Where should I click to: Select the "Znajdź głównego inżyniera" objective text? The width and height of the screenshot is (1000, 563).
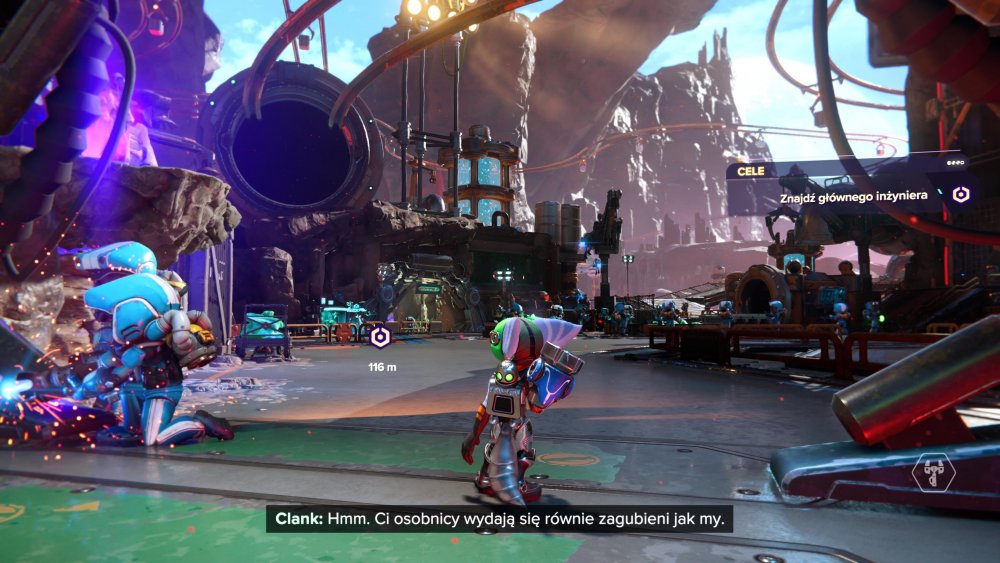tap(857, 198)
